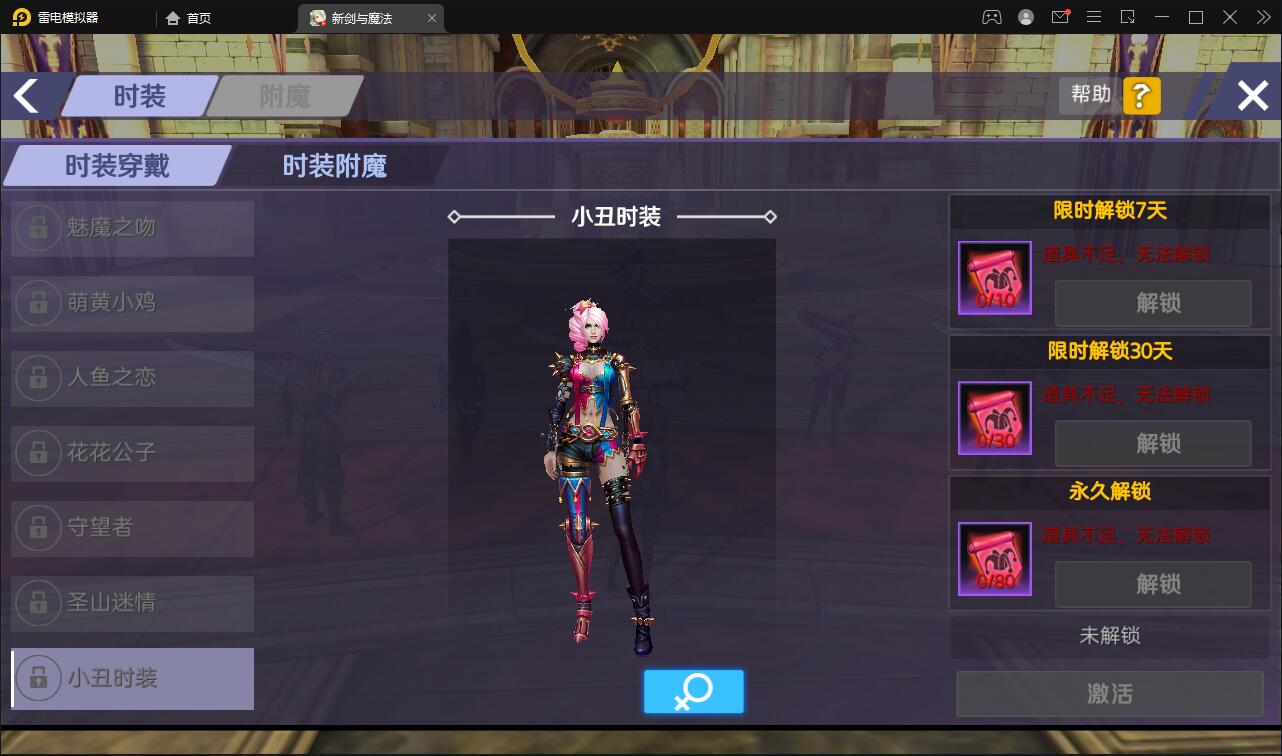Click the lock icon beside 魅魔之吻
The height and width of the screenshot is (756, 1282).
coord(38,228)
